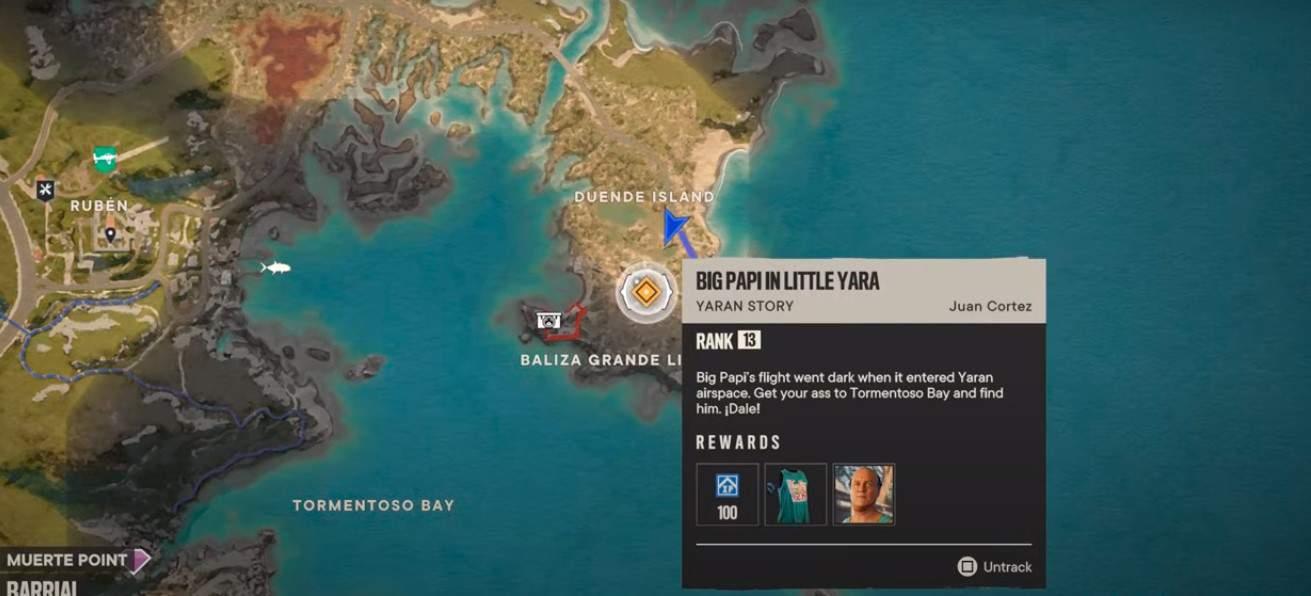Viewport: 1311px width, 596px height.
Task: View the 100 XP reward tile
Action: [727, 494]
